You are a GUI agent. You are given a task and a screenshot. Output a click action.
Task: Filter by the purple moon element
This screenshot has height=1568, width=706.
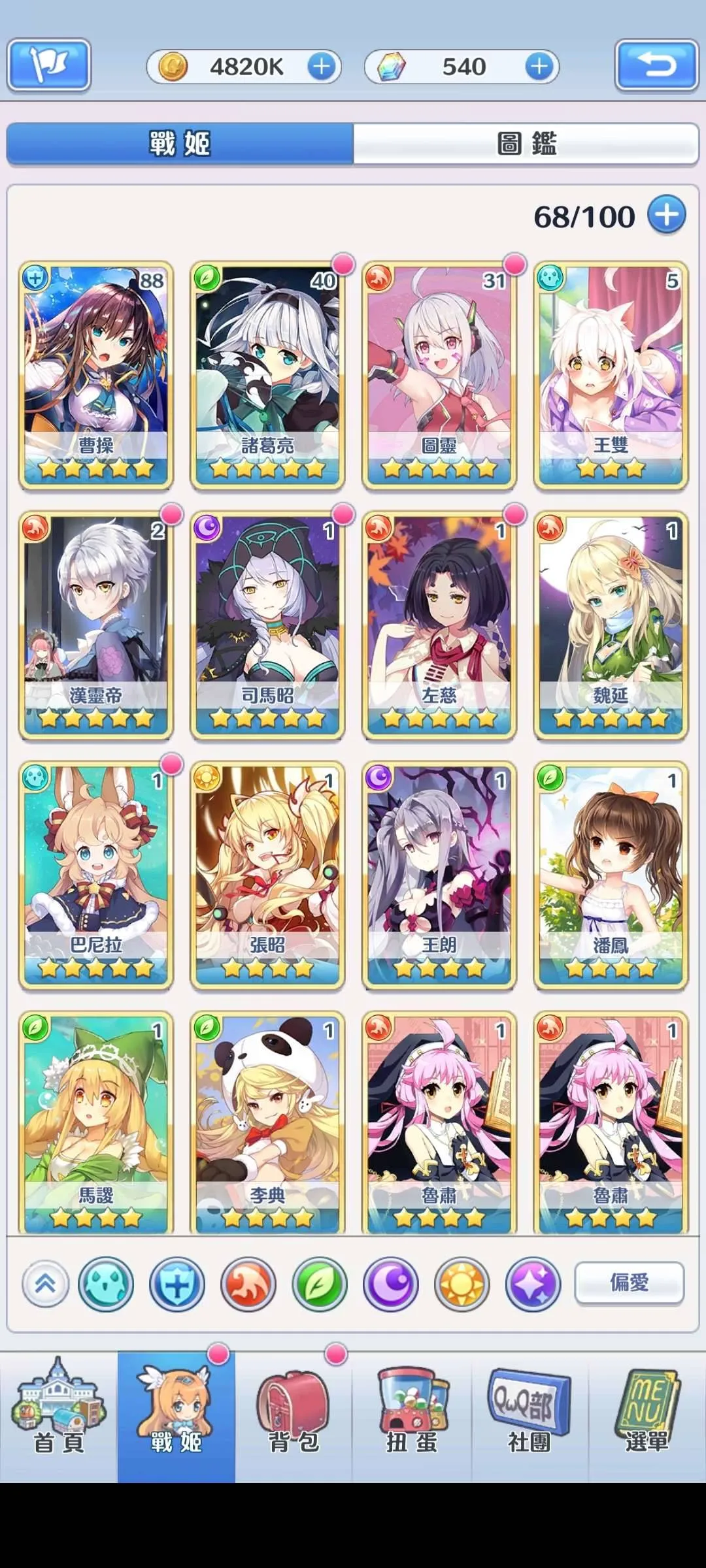pyautogui.click(x=390, y=1284)
